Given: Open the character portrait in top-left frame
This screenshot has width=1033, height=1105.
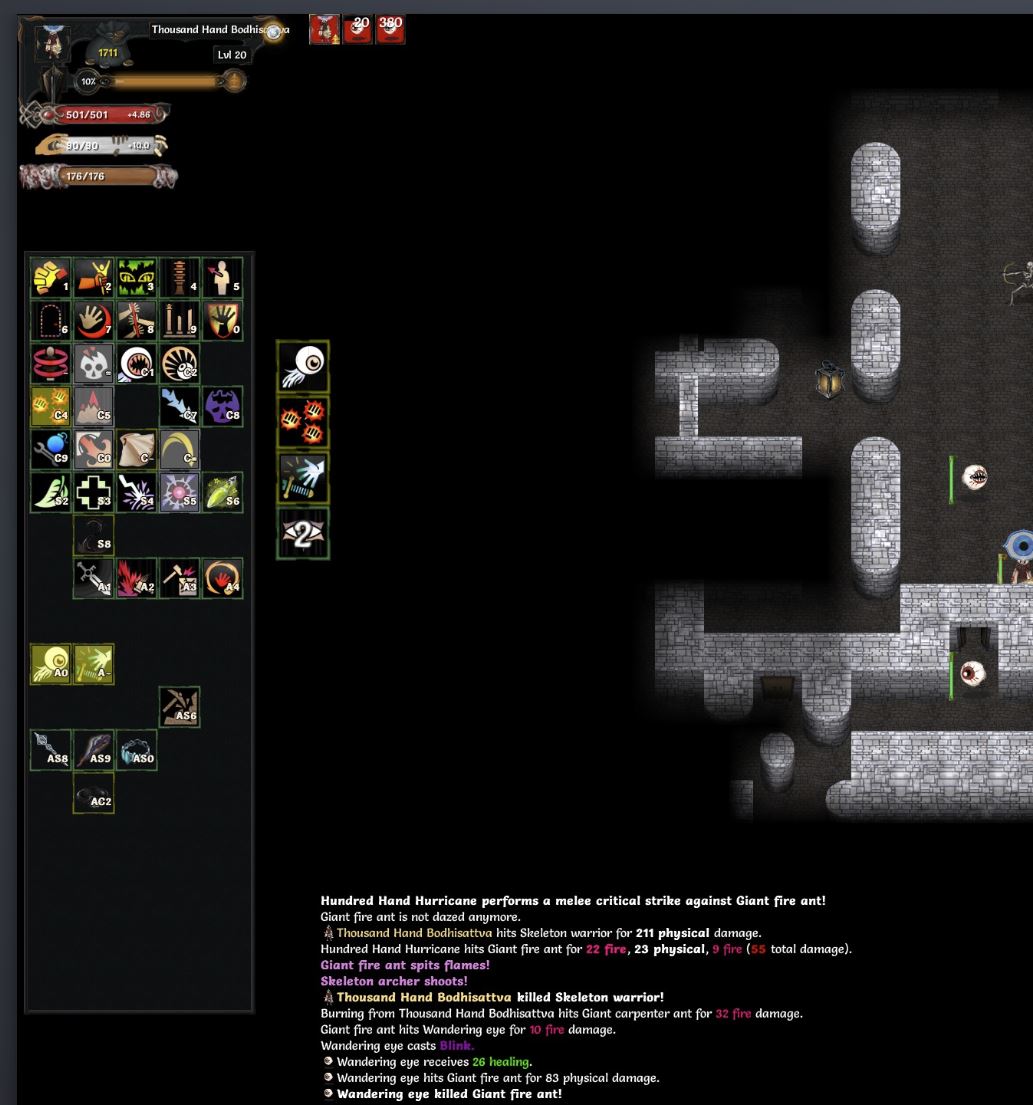Looking at the screenshot, I should [52, 43].
